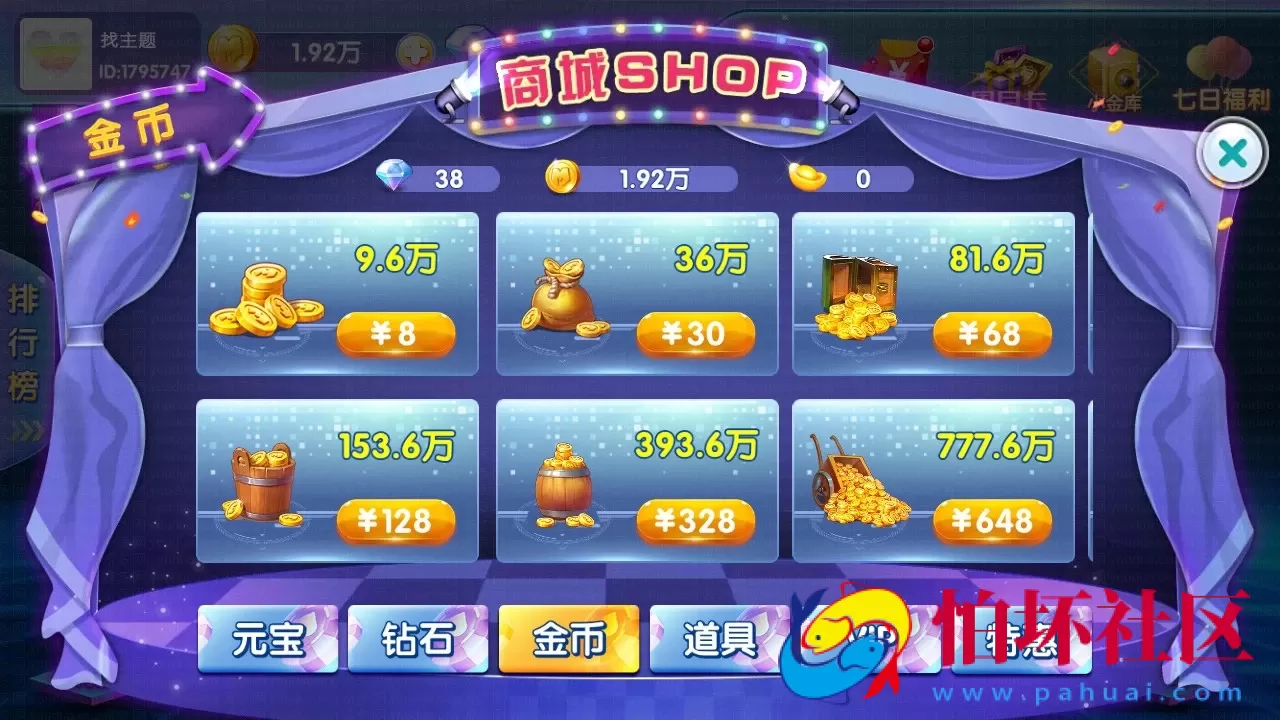Click the gold ingot icon showing 0

(806, 176)
